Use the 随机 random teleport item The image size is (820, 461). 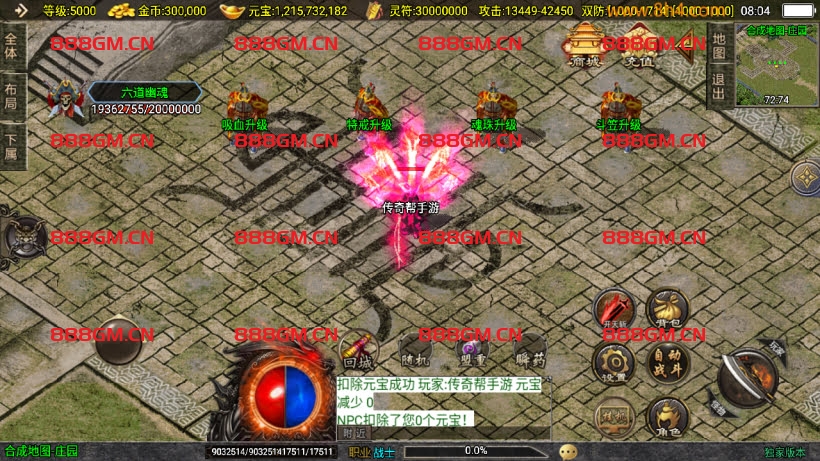(x=414, y=351)
